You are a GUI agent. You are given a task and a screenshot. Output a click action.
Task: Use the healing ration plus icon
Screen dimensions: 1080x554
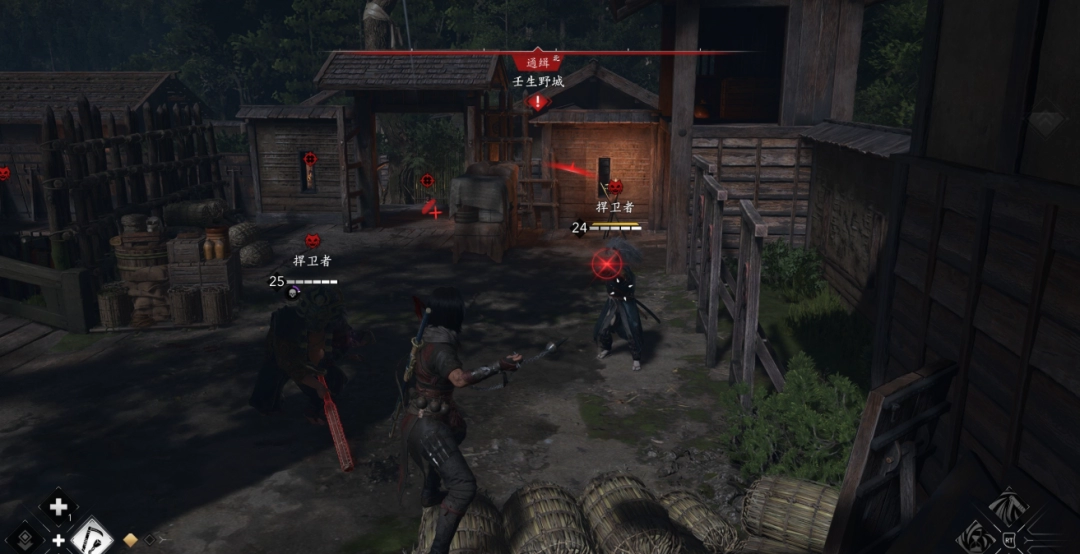pyautogui.click(x=58, y=507)
